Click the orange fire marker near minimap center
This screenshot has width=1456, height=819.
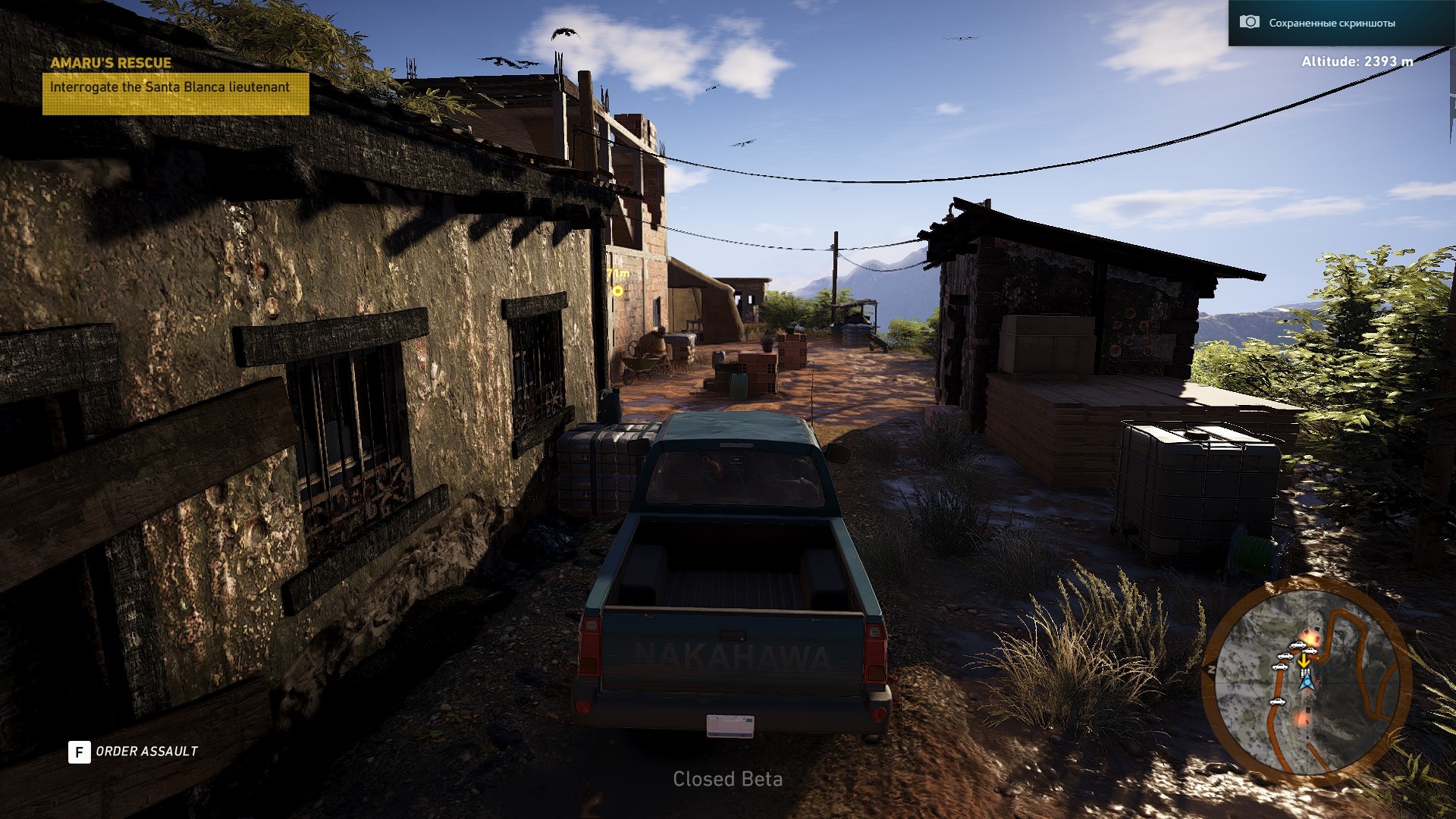point(1312,638)
